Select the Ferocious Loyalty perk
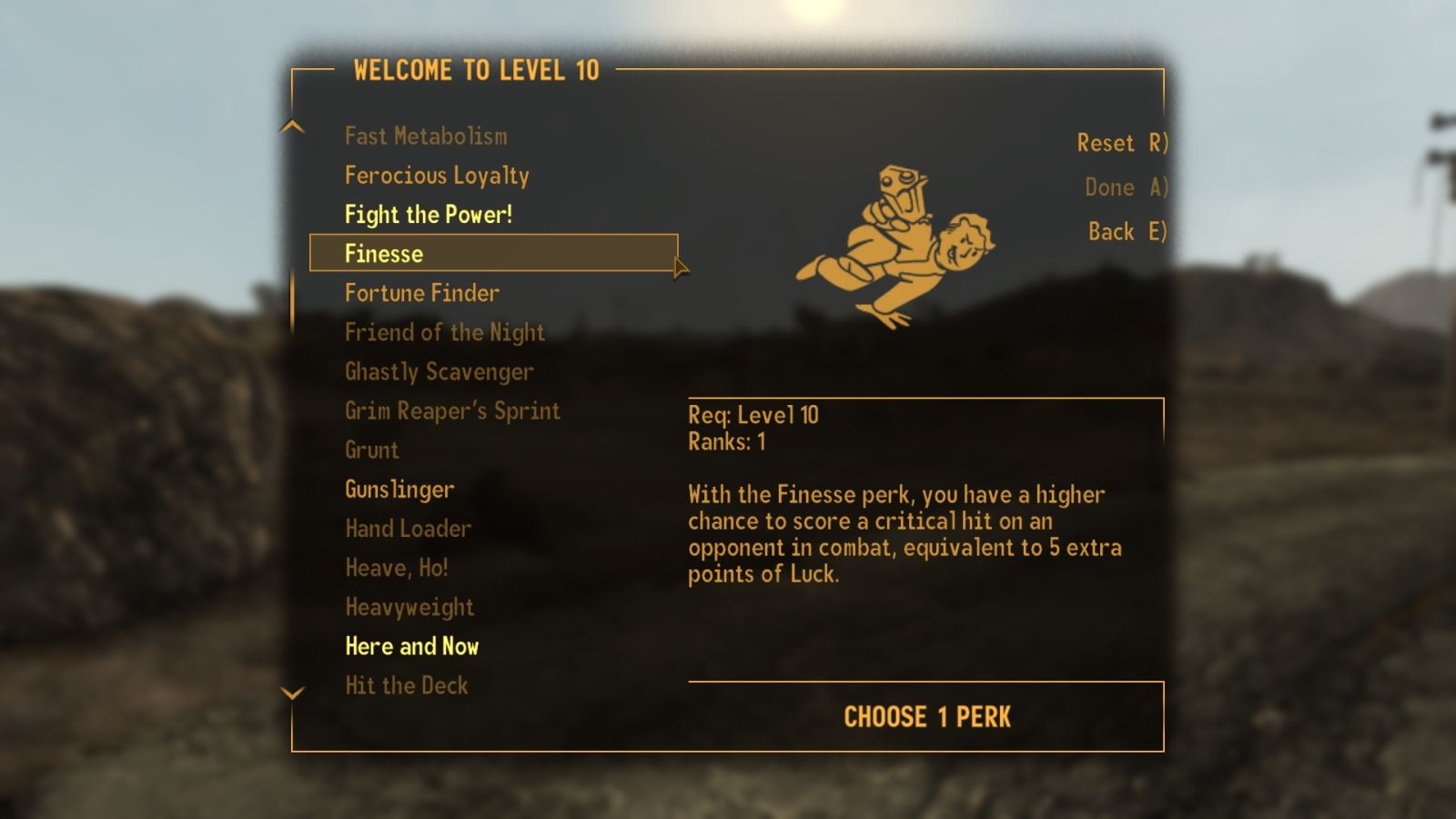Viewport: 1456px width, 819px height. [x=438, y=176]
